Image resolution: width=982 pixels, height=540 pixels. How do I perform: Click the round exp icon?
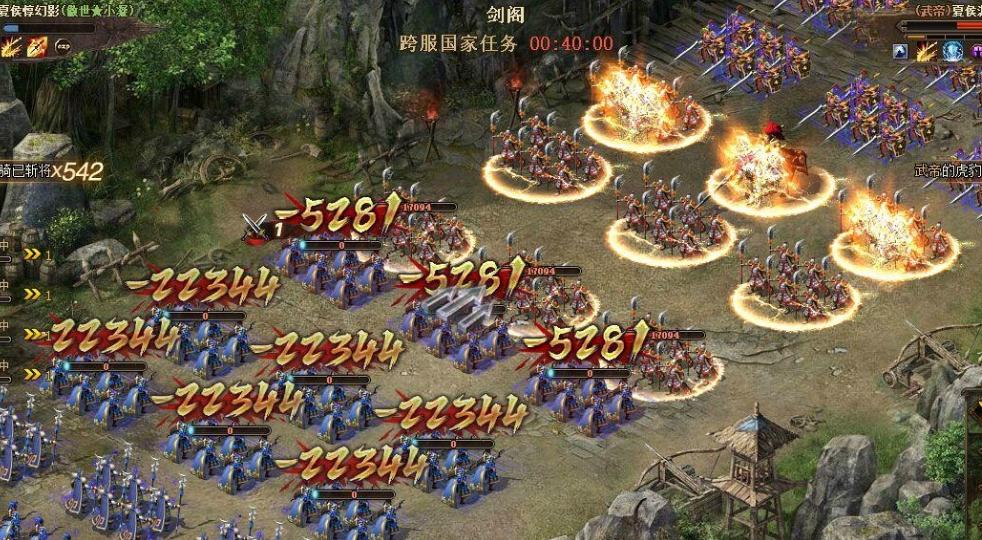63,46
